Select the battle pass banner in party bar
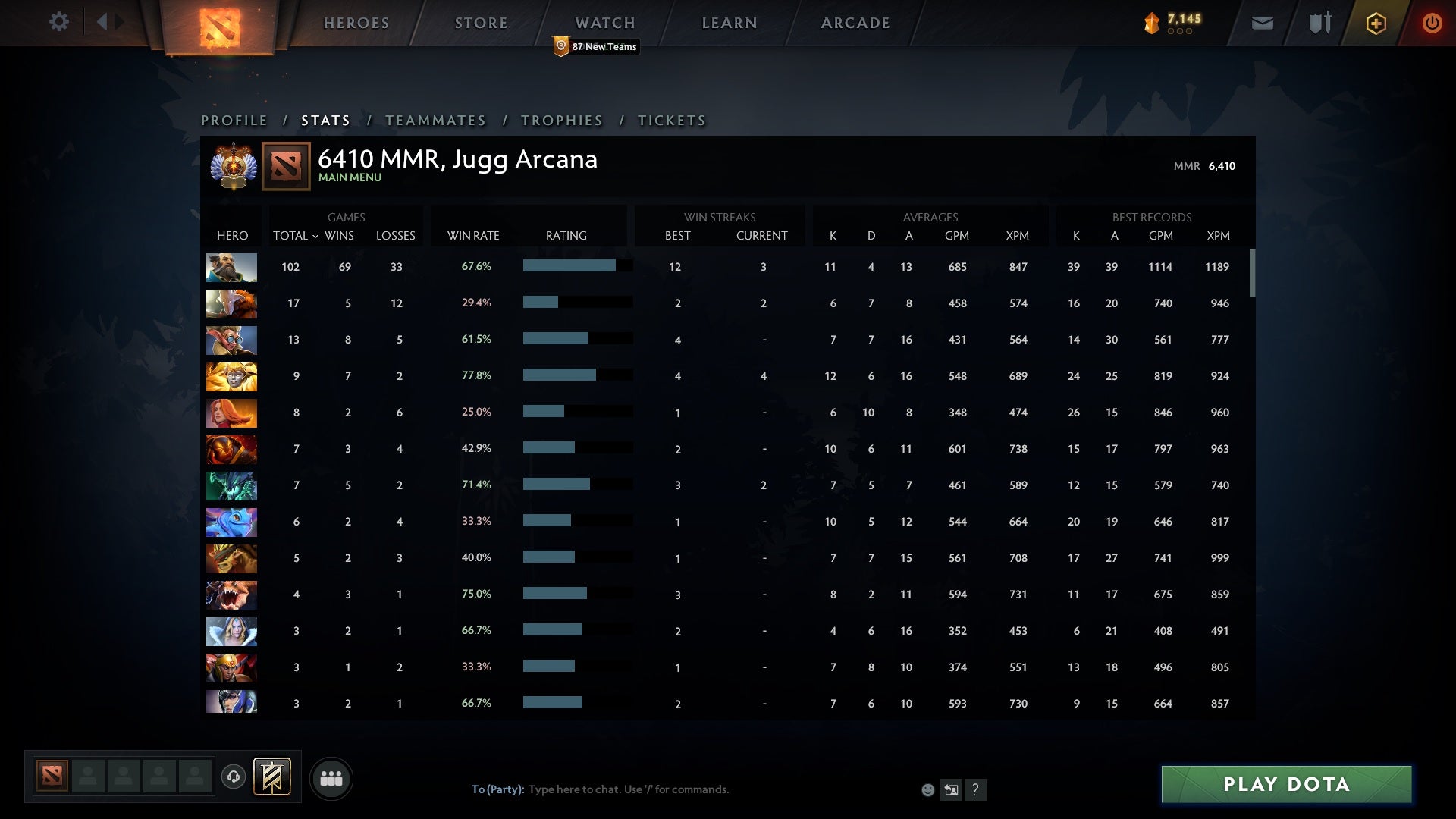 click(273, 777)
